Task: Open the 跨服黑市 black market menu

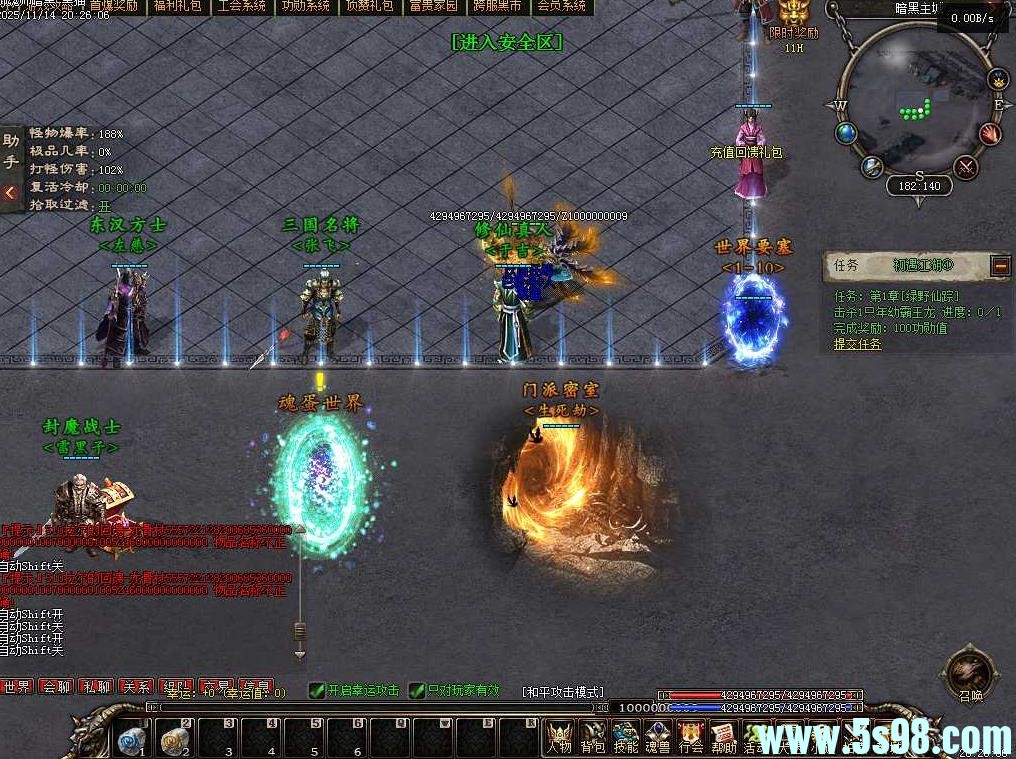Action: click(497, 6)
